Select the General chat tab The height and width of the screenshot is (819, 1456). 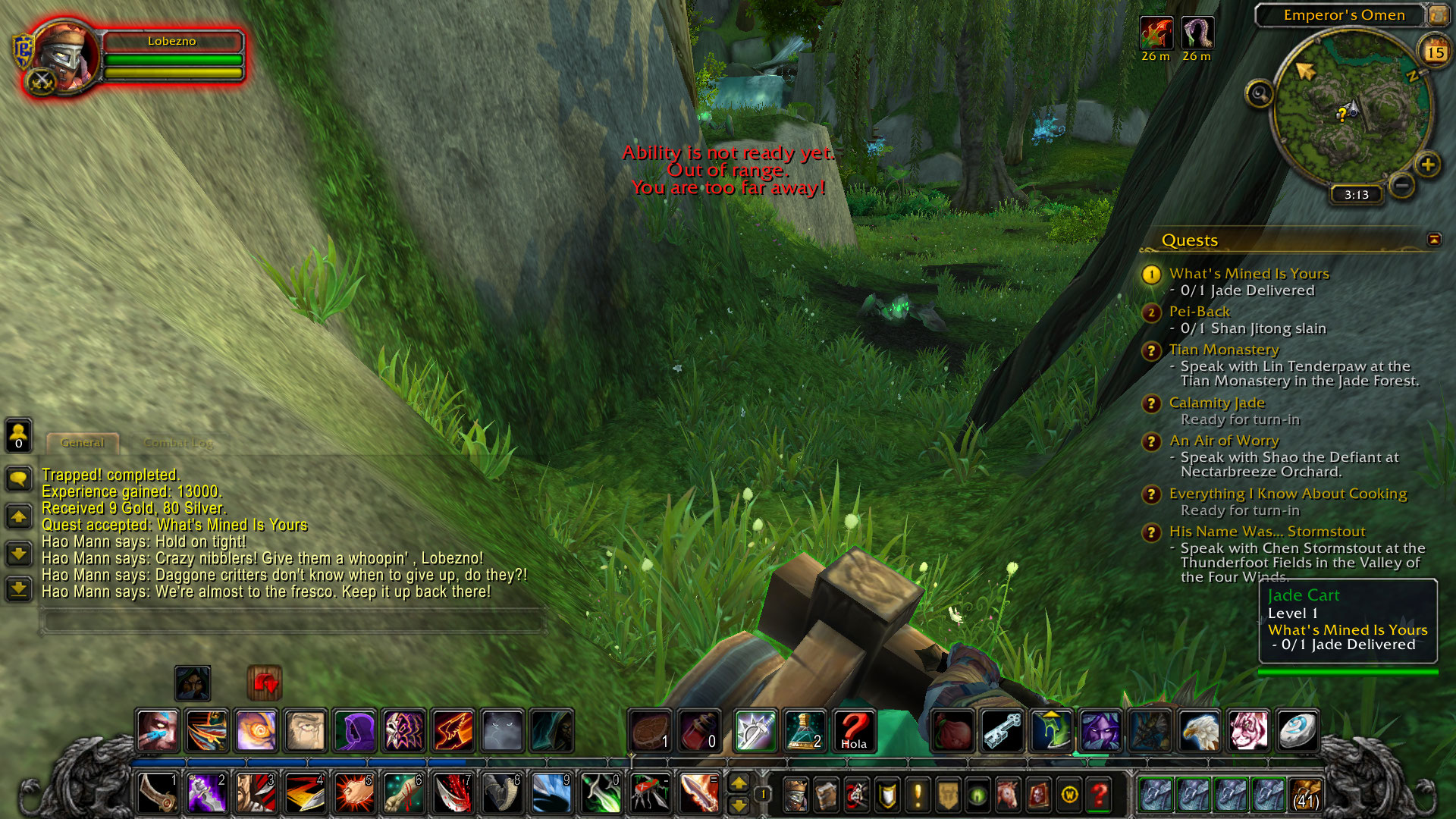pos(82,443)
